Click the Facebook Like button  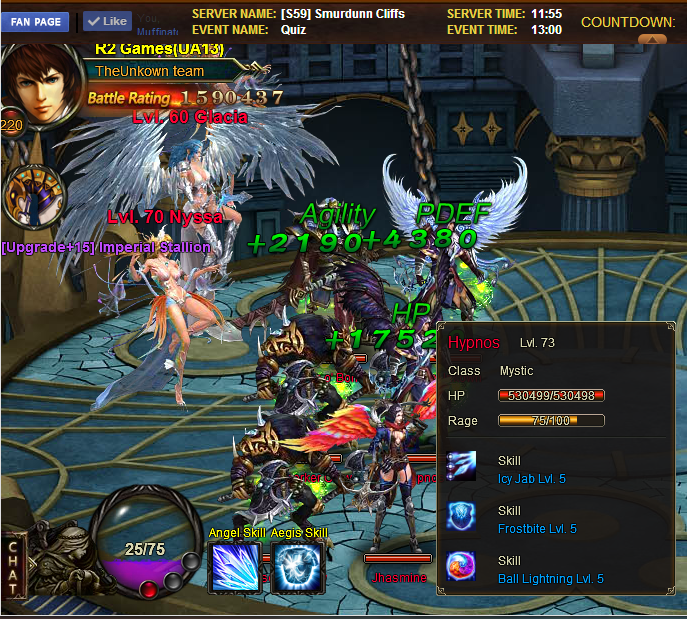coord(107,21)
